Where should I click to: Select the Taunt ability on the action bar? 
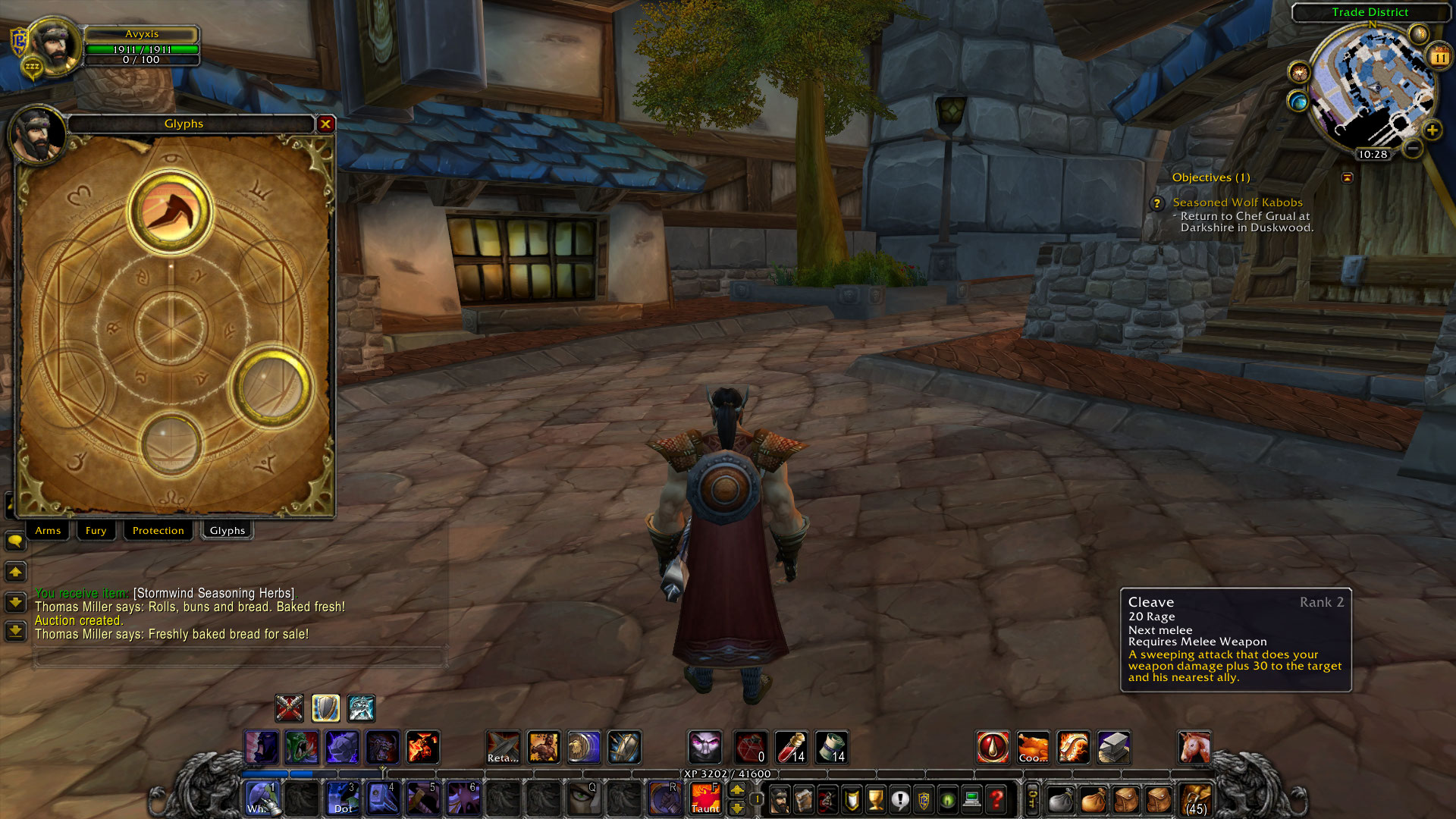point(705,799)
